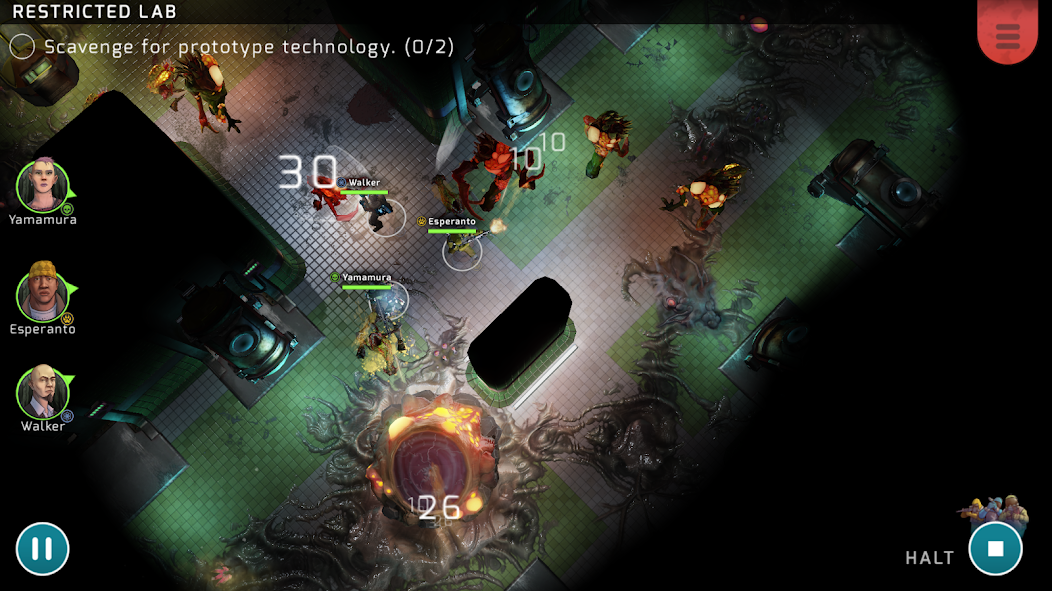The image size is (1052, 591).
Task: Pause the game
Action: pos(42,549)
